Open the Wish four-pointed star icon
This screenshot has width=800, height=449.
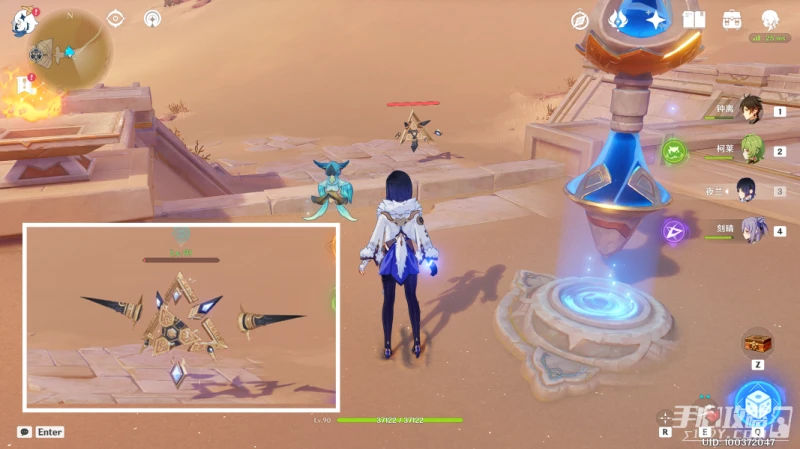coord(656,19)
